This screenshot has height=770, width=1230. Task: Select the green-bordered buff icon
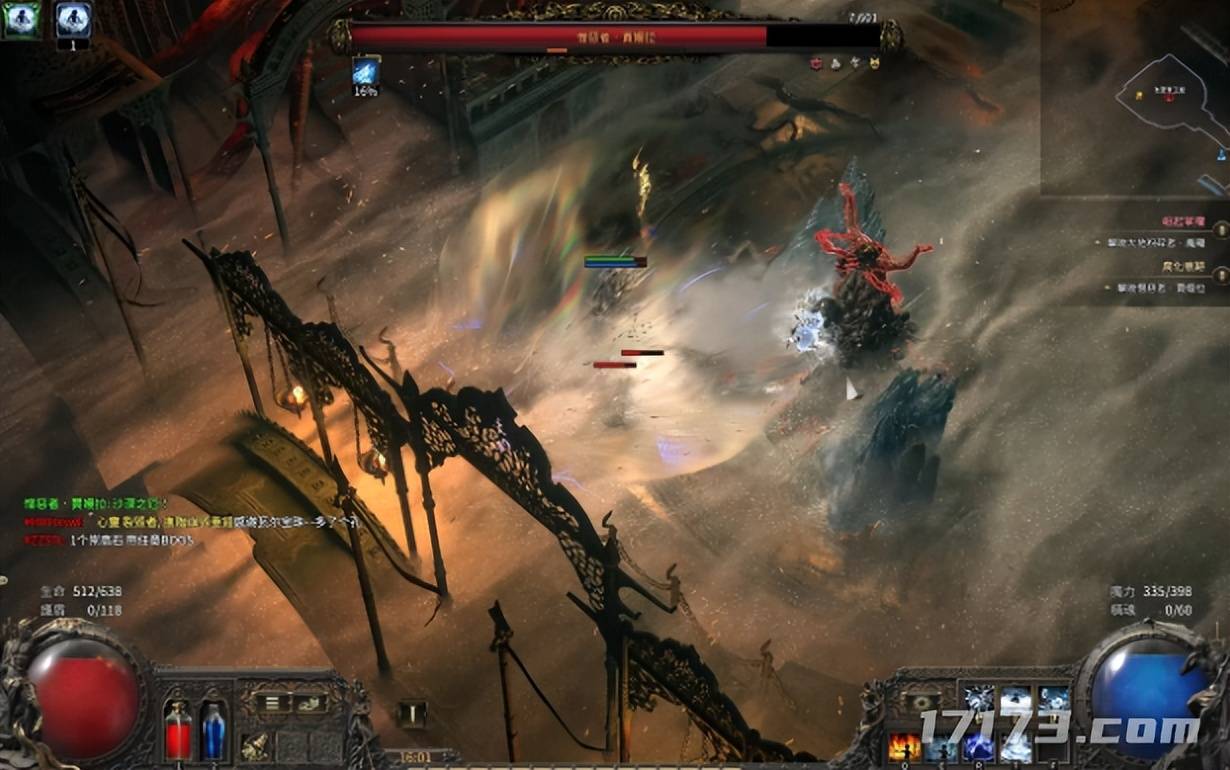tap(21, 20)
